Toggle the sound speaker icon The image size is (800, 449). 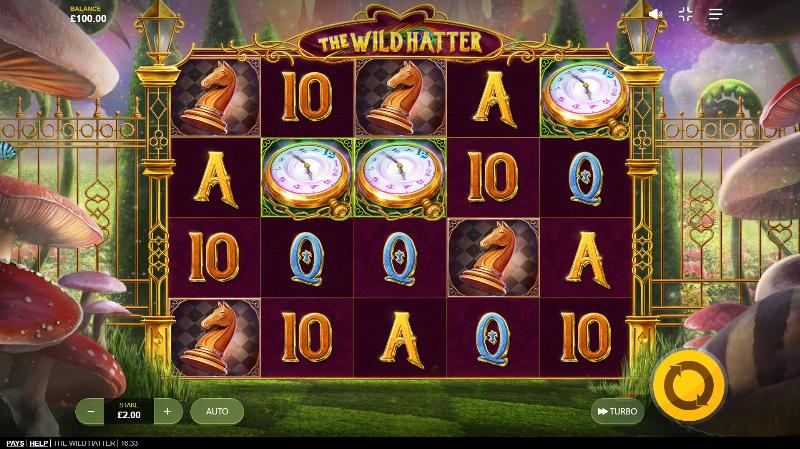(x=655, y=14)
